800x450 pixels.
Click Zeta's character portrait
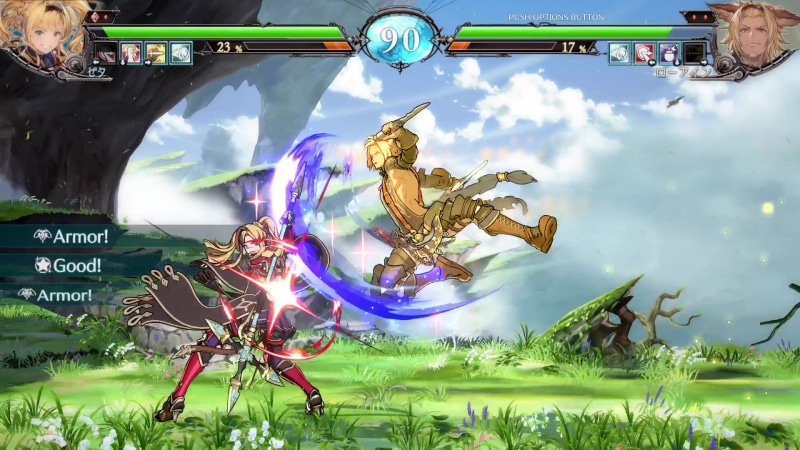click(40, 35)
